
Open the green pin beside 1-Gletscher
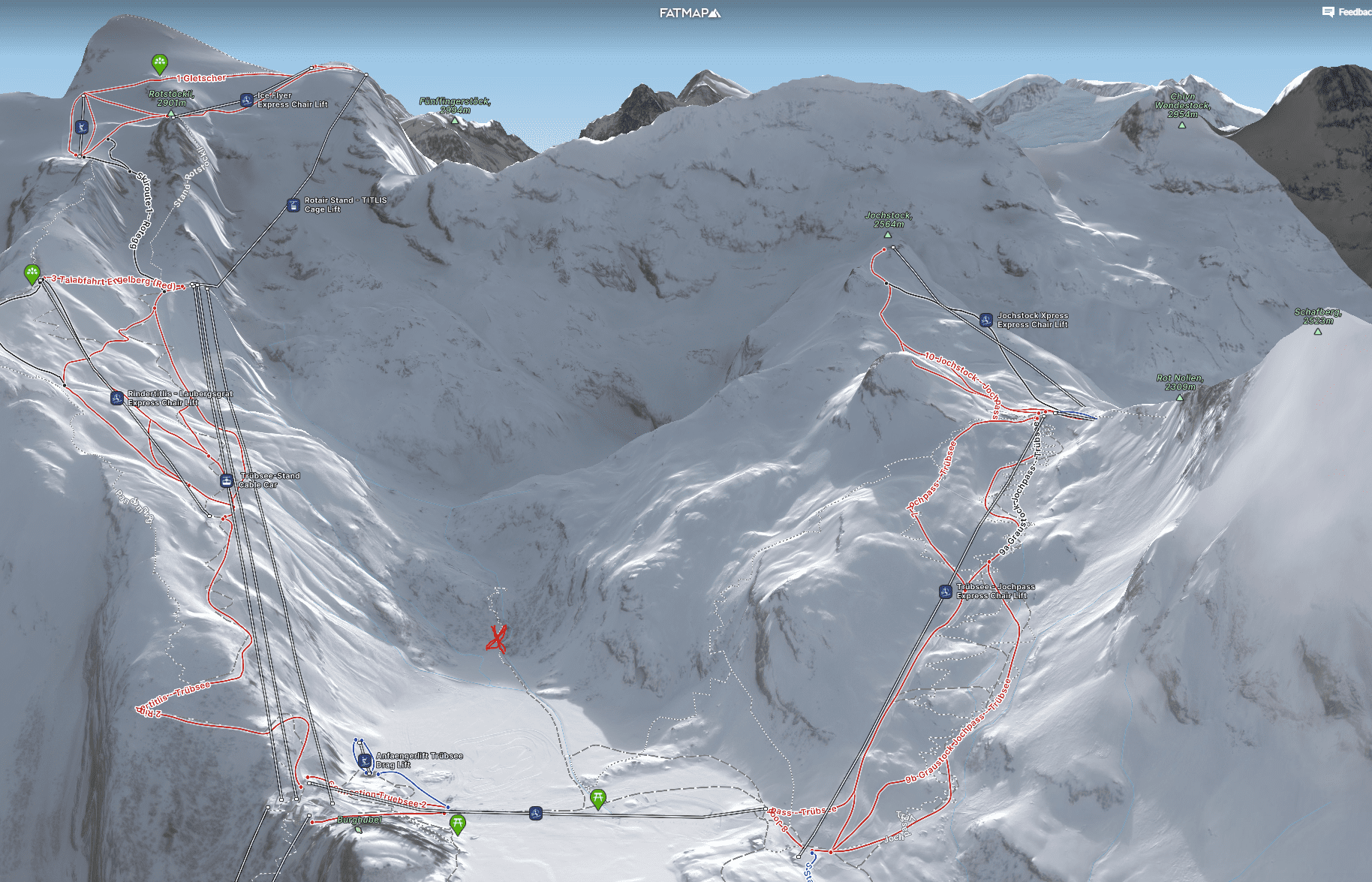pyautogui.click(x=159, y=63)
